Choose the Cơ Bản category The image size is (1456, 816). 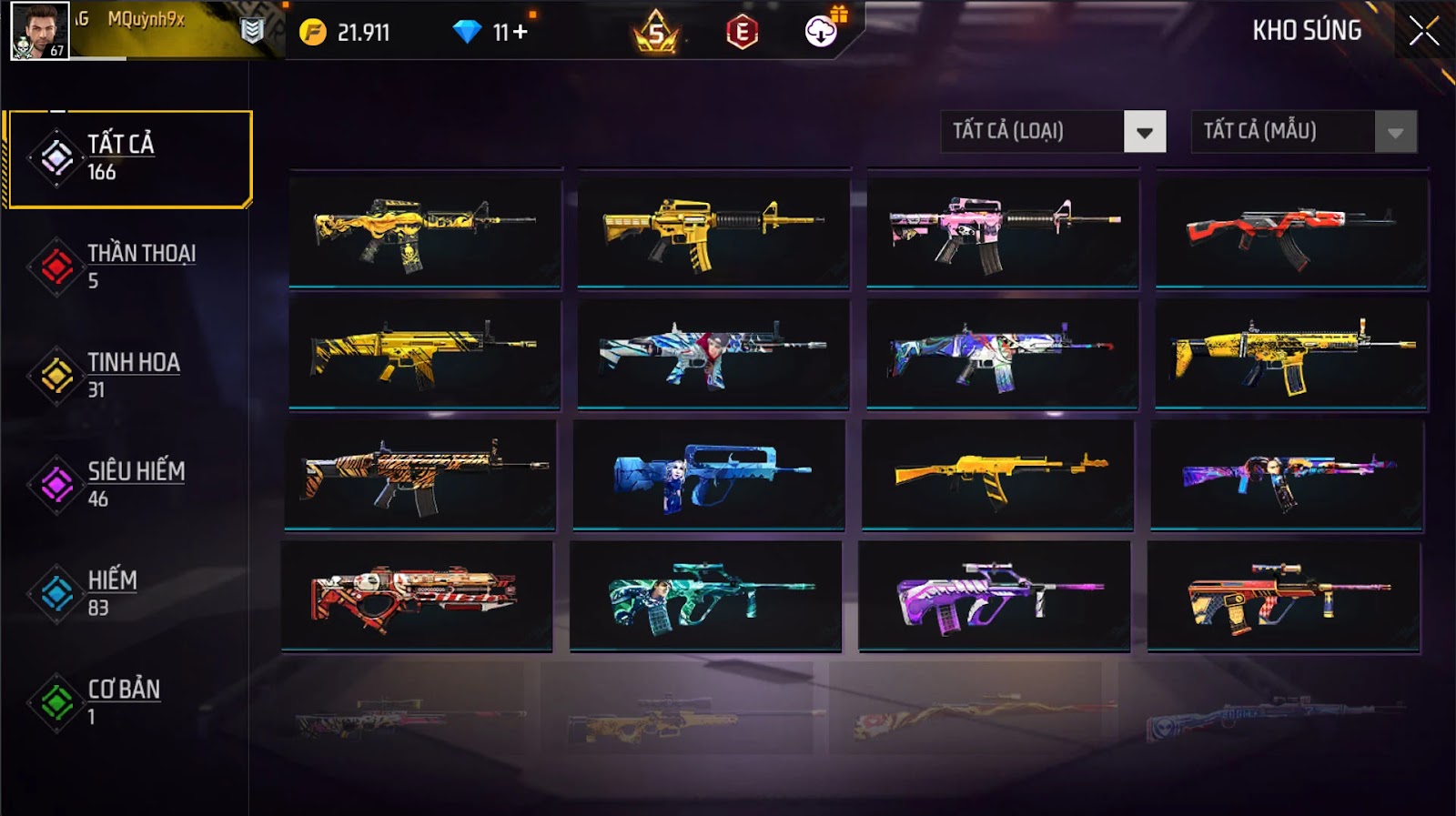(127, 701)
